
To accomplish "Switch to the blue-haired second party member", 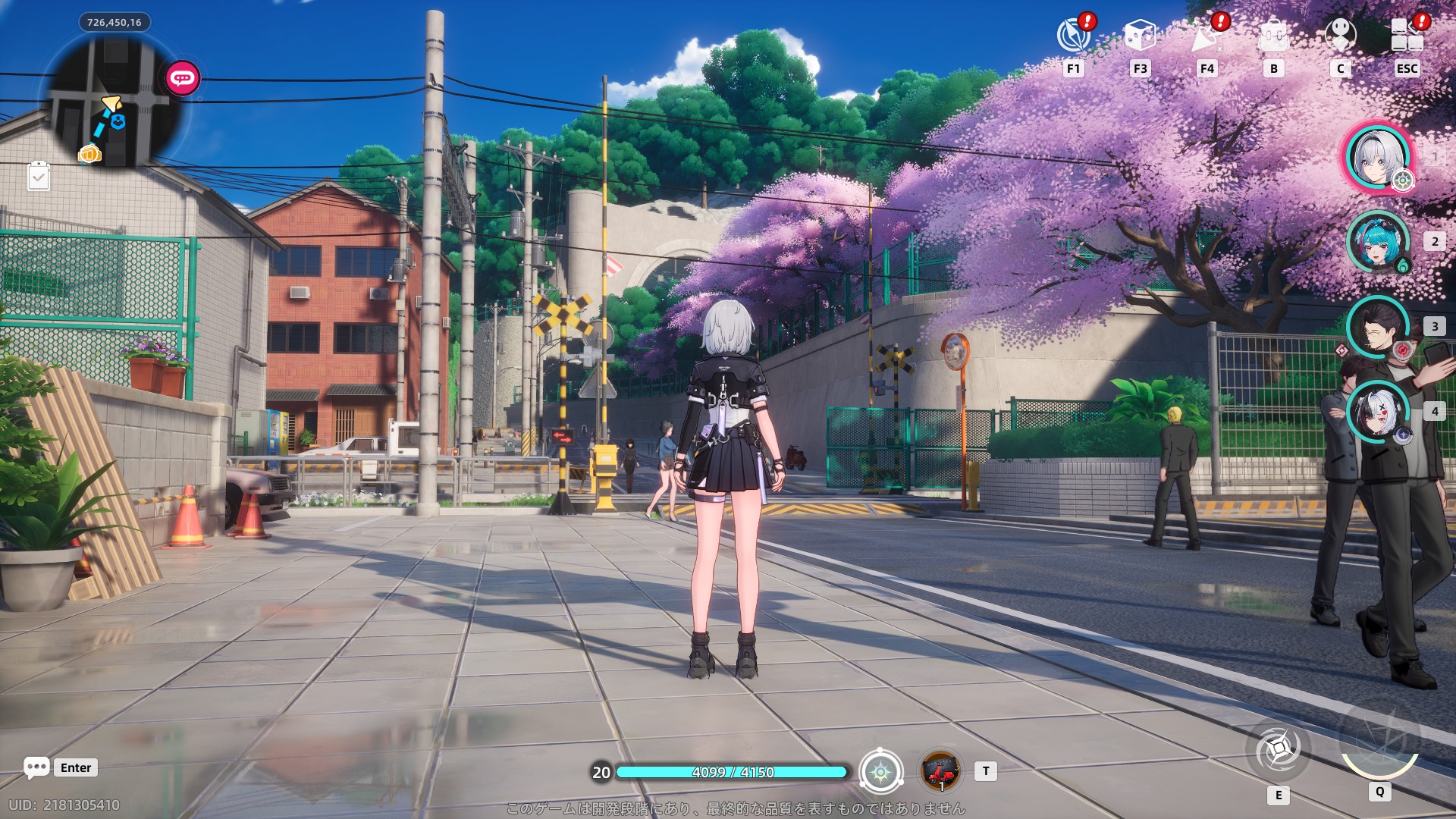I will pyautogui.click(x=1376, y=242).
